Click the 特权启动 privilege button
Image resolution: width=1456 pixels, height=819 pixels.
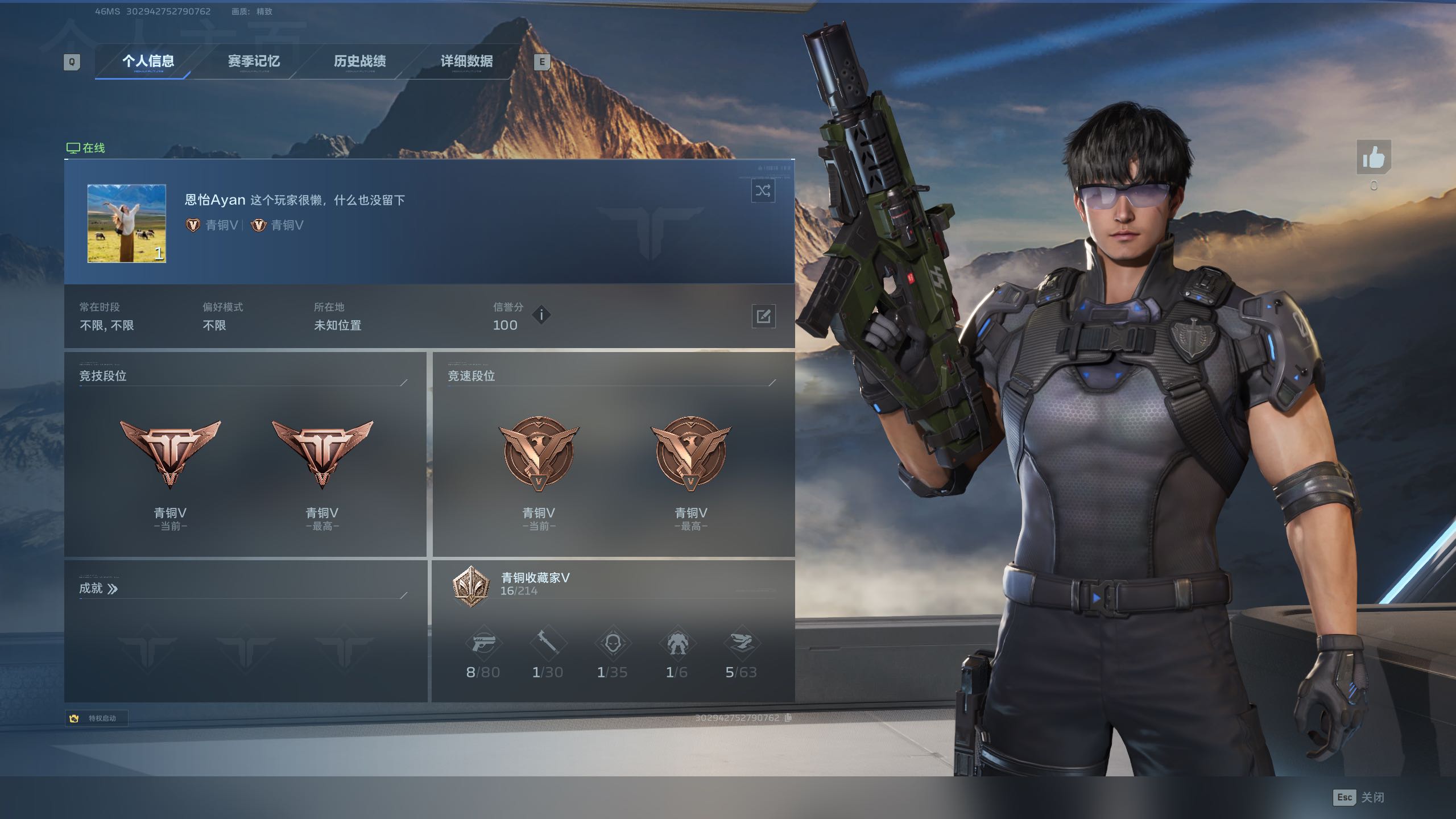tap(96, 718)
